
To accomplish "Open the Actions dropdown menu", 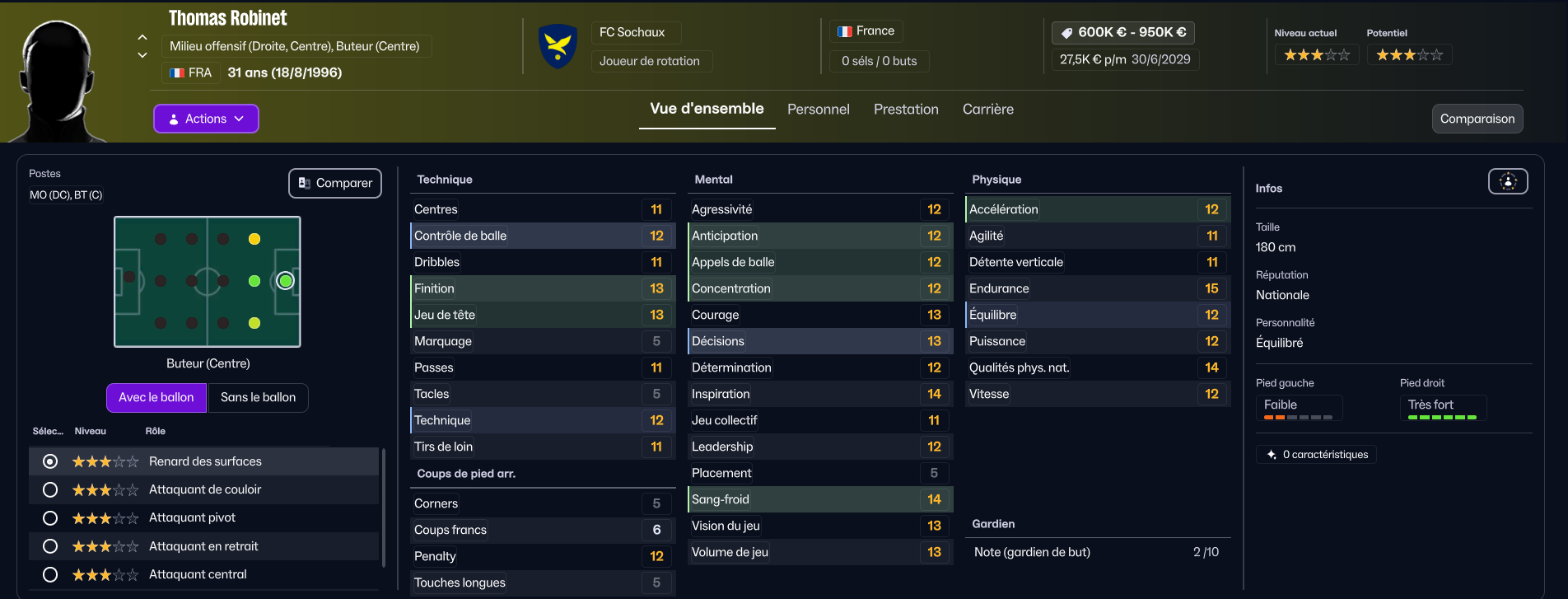I will 206,119.
